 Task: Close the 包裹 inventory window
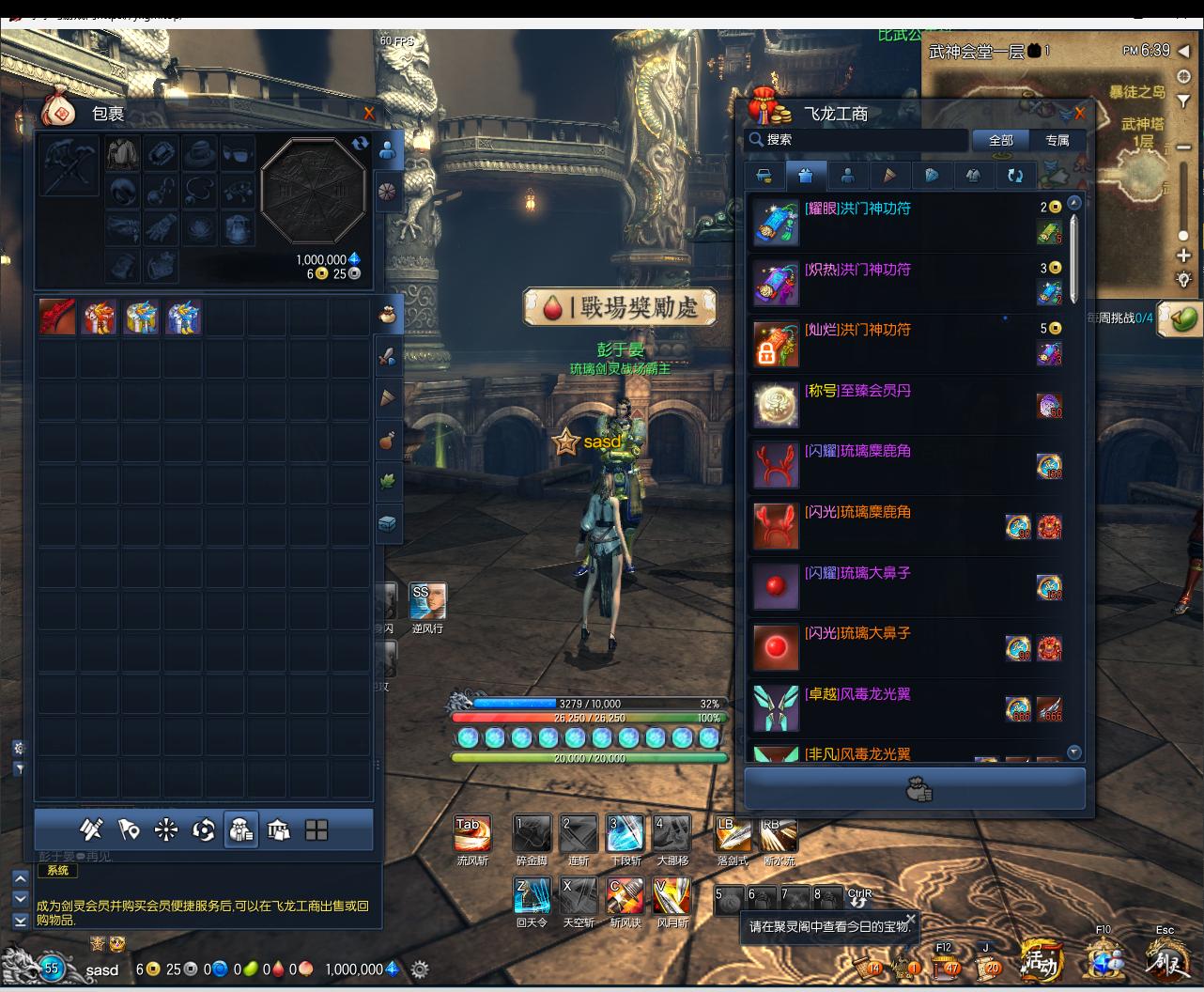click(369, 114)
